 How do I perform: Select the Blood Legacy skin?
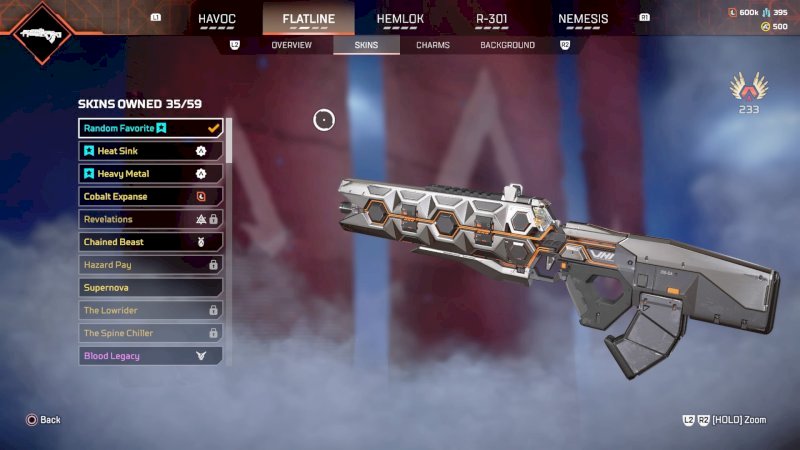(150, 356)
